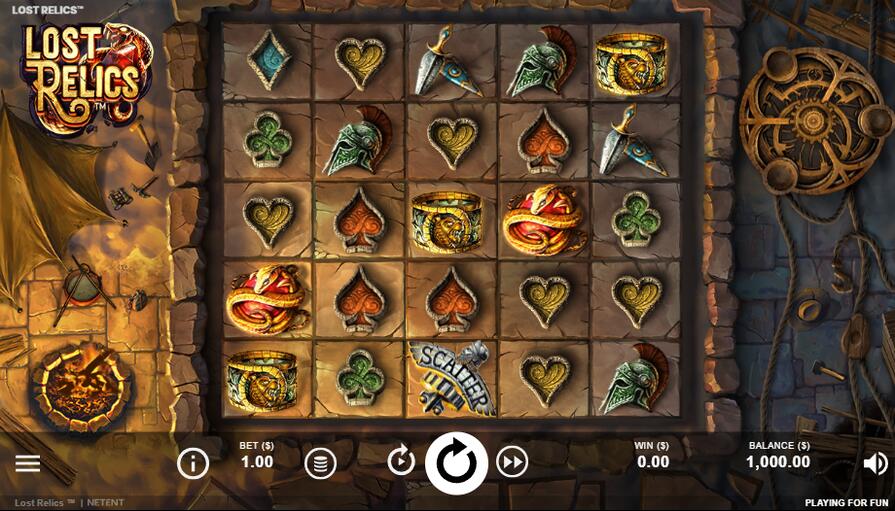Spin the reels with the big button

coord(456,463)
